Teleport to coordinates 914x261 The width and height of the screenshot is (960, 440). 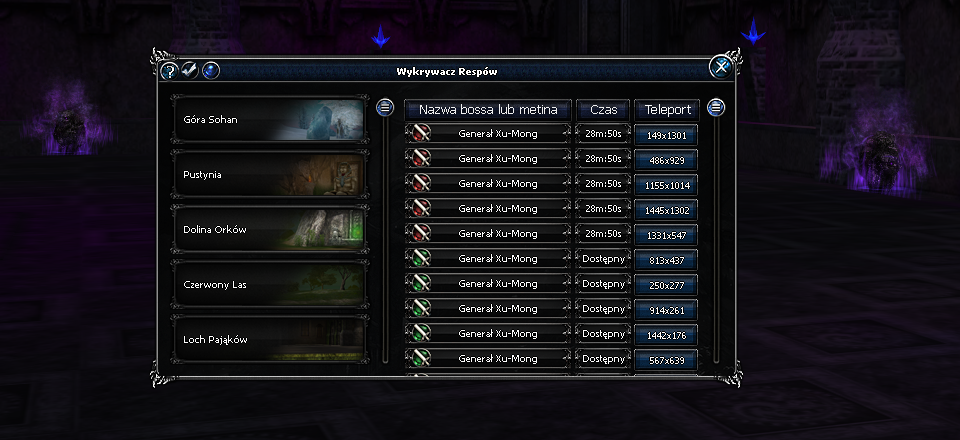click(x=666, y=310)
